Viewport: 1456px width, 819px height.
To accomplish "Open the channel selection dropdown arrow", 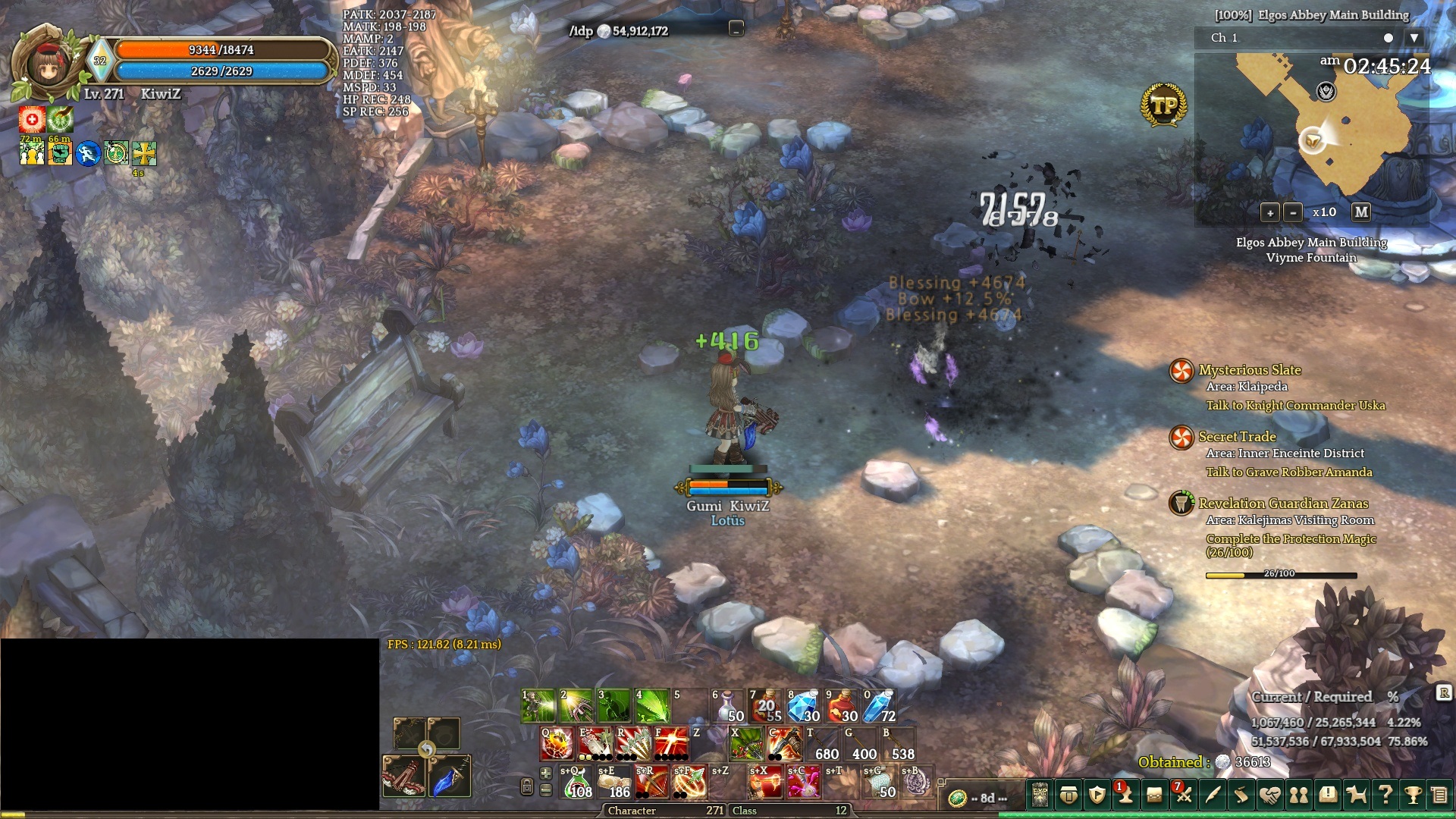I will 1414,38.
